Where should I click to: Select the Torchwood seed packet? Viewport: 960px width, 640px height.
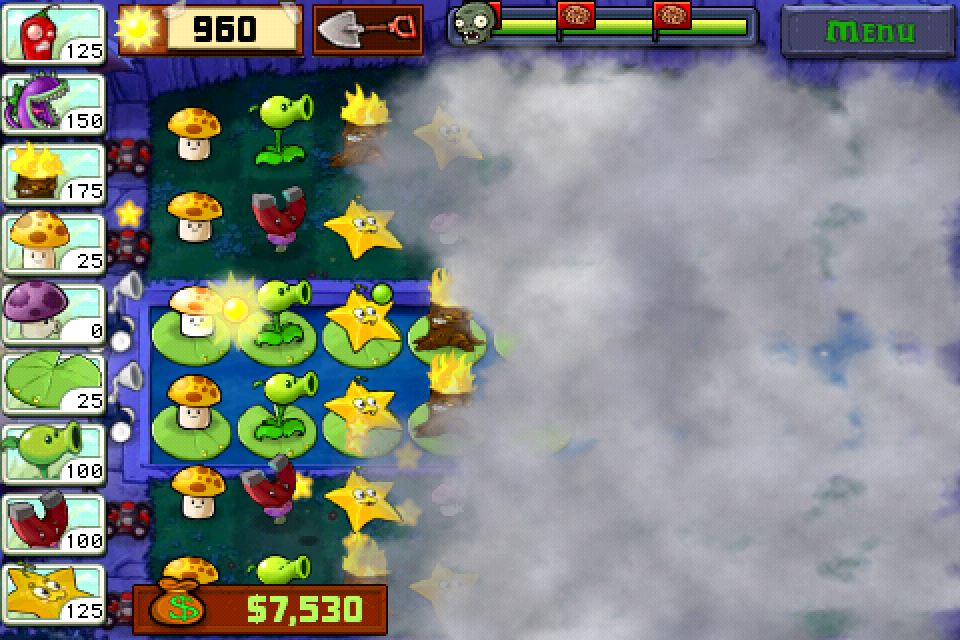point(55,172)
